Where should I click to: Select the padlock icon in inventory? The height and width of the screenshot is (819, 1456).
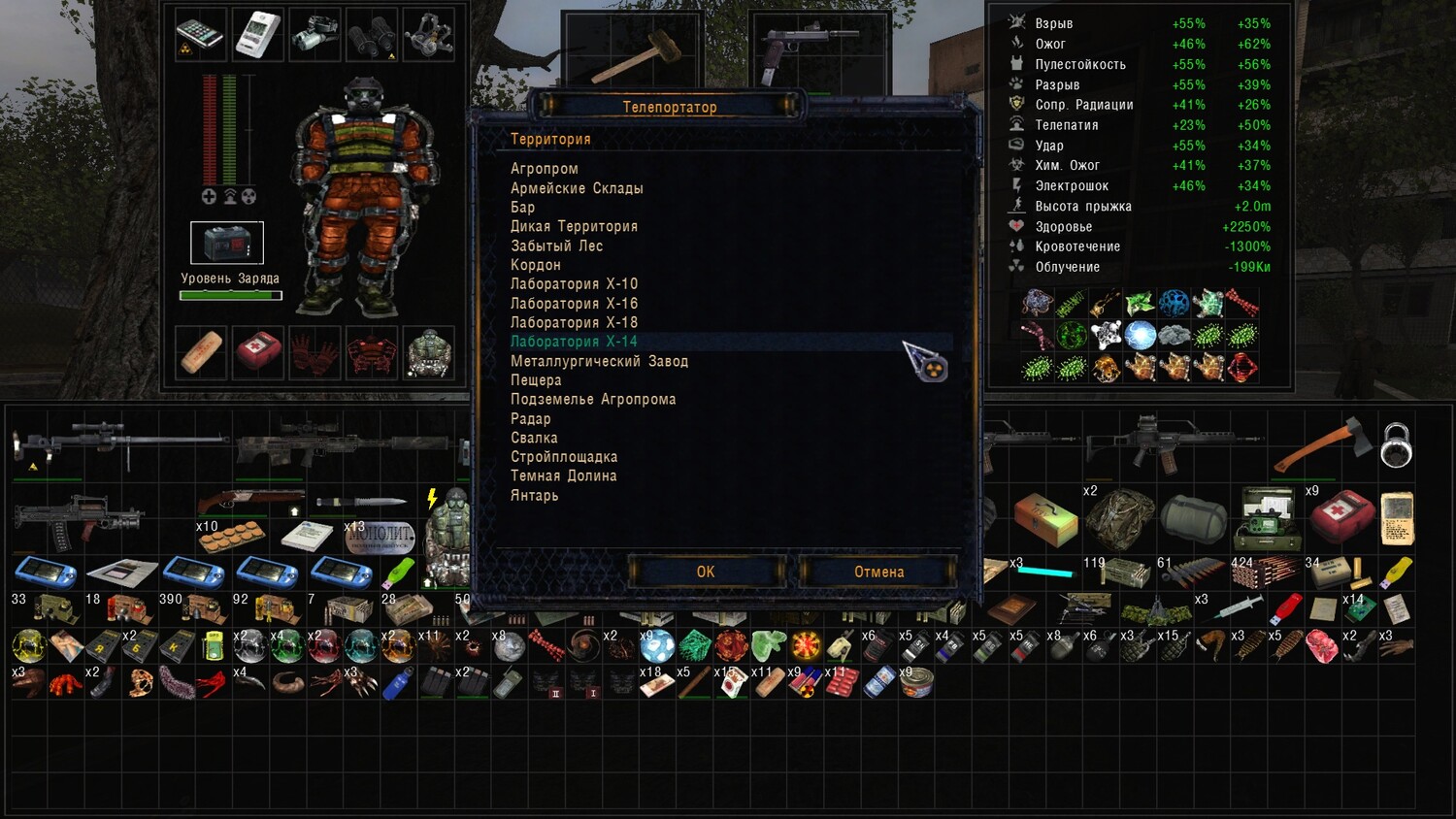[x=1396, y=444]
